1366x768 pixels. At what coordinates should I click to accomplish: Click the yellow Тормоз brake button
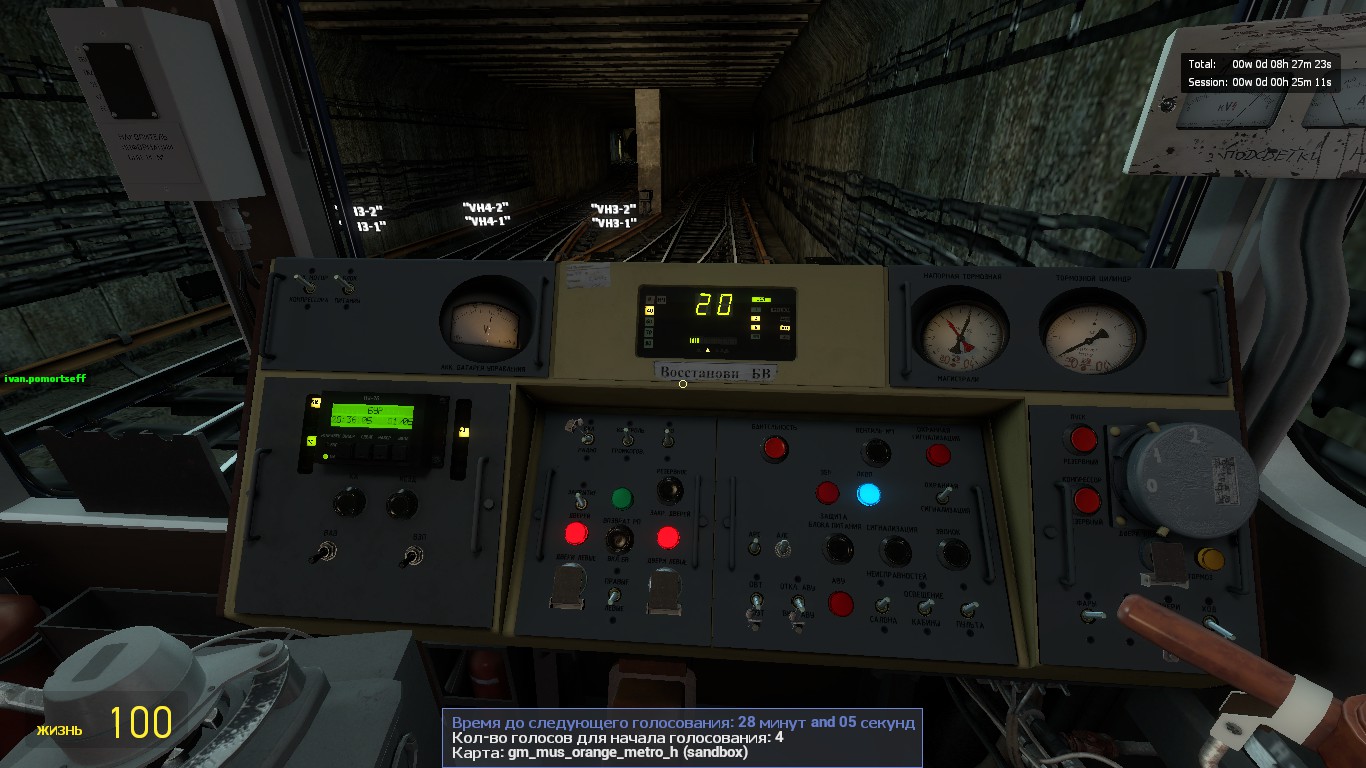(x=1210, y=558)
